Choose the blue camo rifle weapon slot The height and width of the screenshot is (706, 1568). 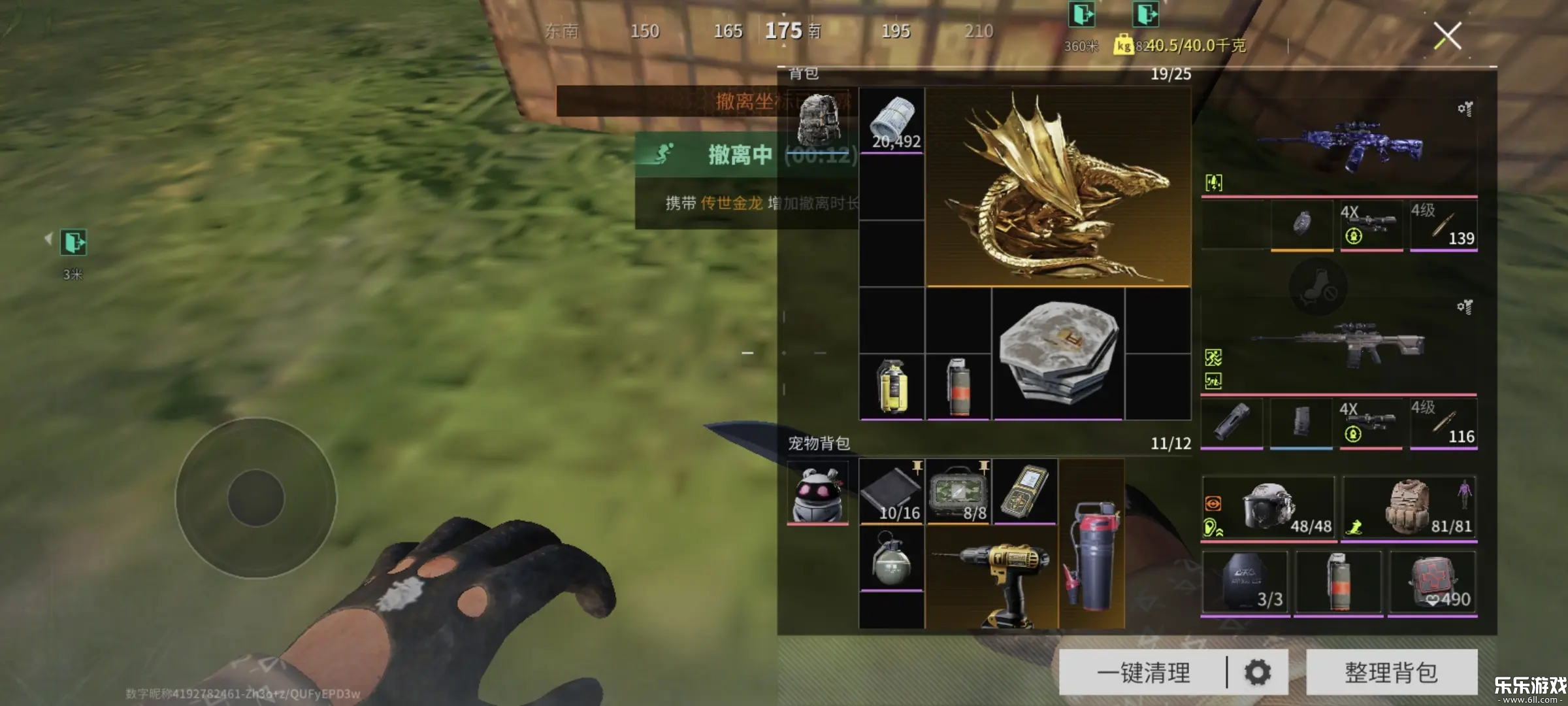pos(1339,148)
